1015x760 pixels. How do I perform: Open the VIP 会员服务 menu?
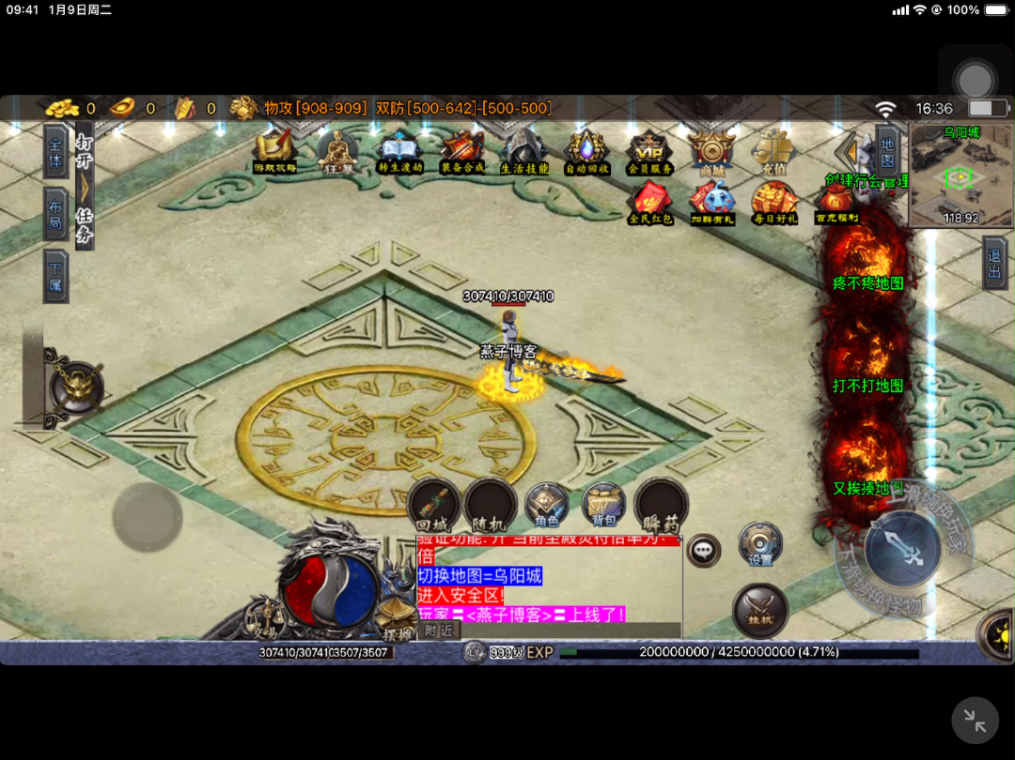tap(649, 151)
